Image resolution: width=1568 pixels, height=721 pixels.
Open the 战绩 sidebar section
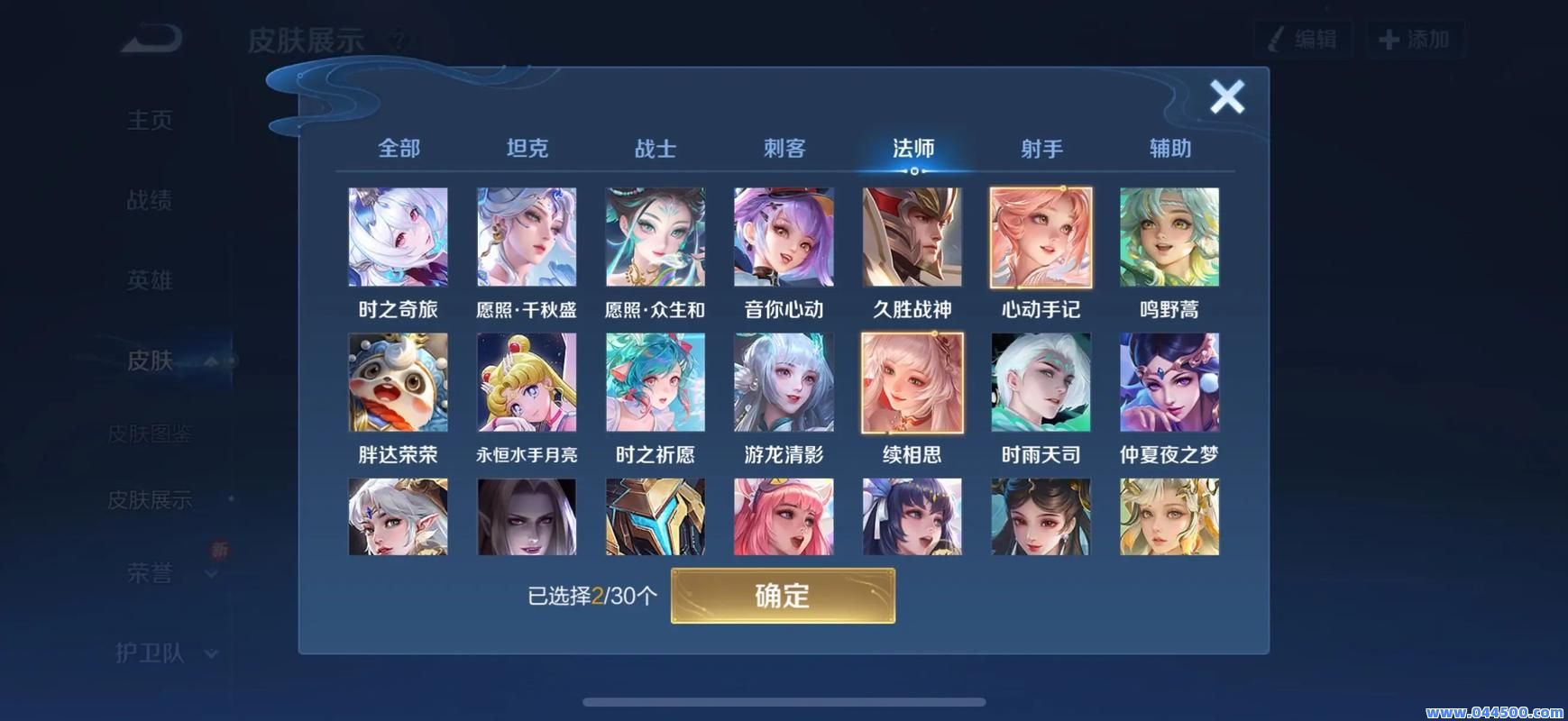click(x=149, y=200)
